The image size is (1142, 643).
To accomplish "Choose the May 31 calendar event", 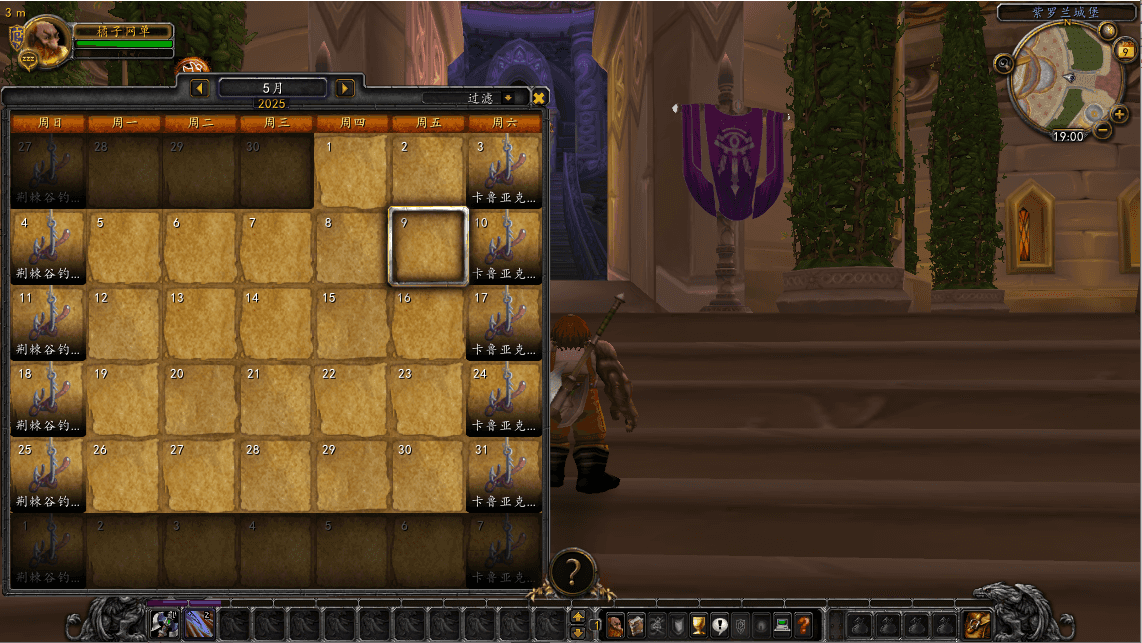I will (504, 474).
